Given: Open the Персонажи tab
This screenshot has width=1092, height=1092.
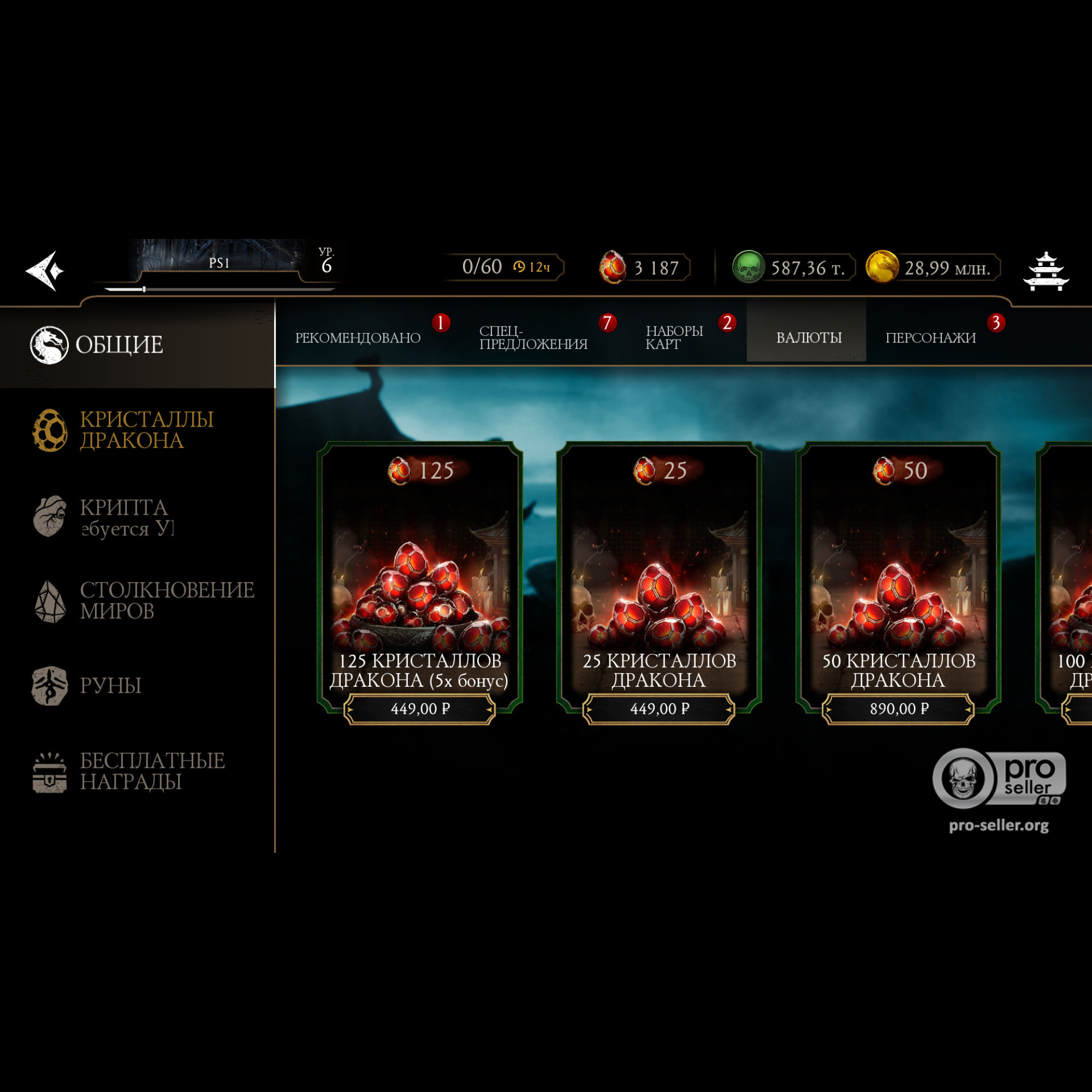Looking at the screenshot, I should [x=930, y=337].
